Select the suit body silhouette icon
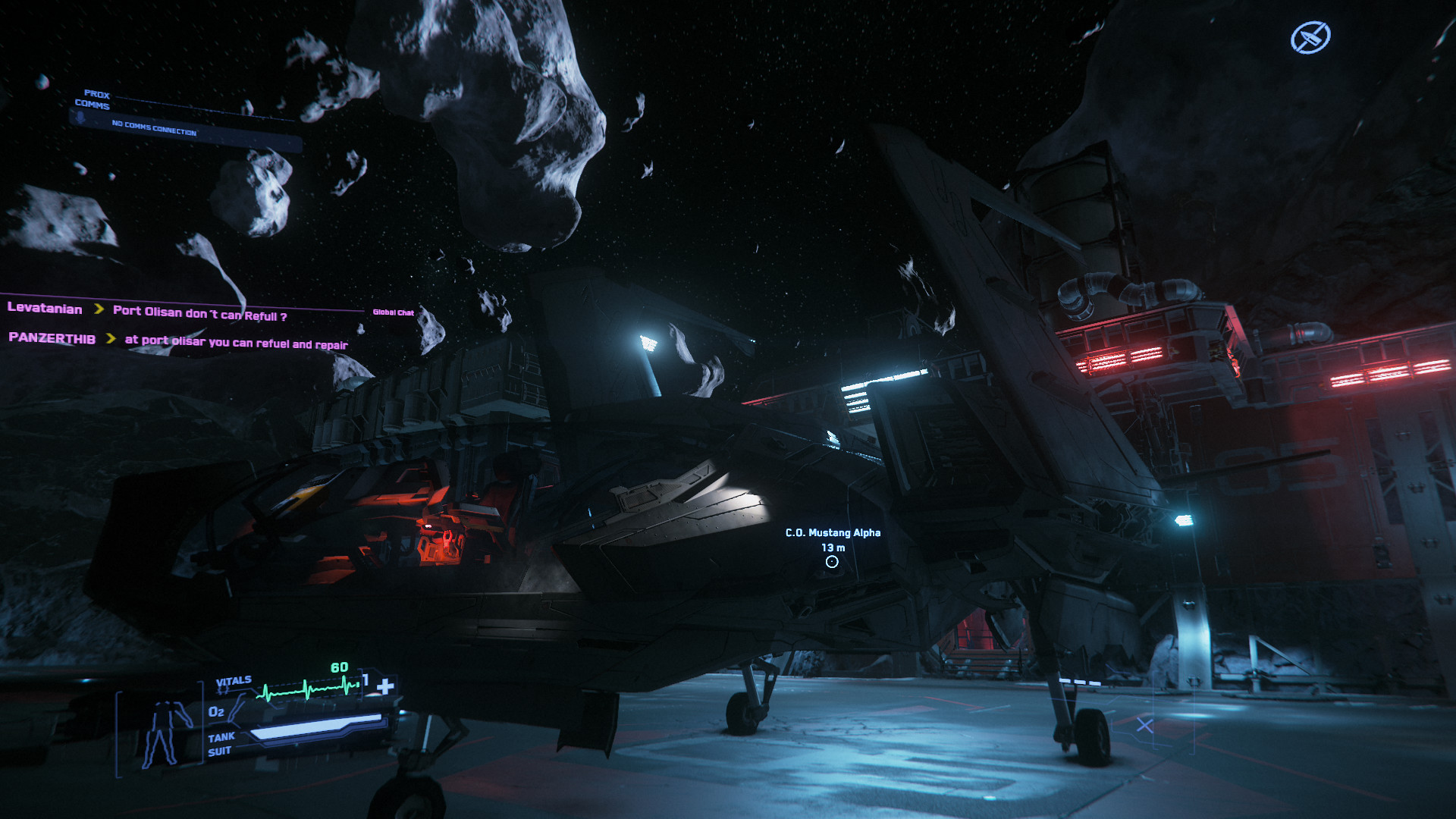Image resolution: width=1456 pixels, height=819 pixels. [163, 733]
